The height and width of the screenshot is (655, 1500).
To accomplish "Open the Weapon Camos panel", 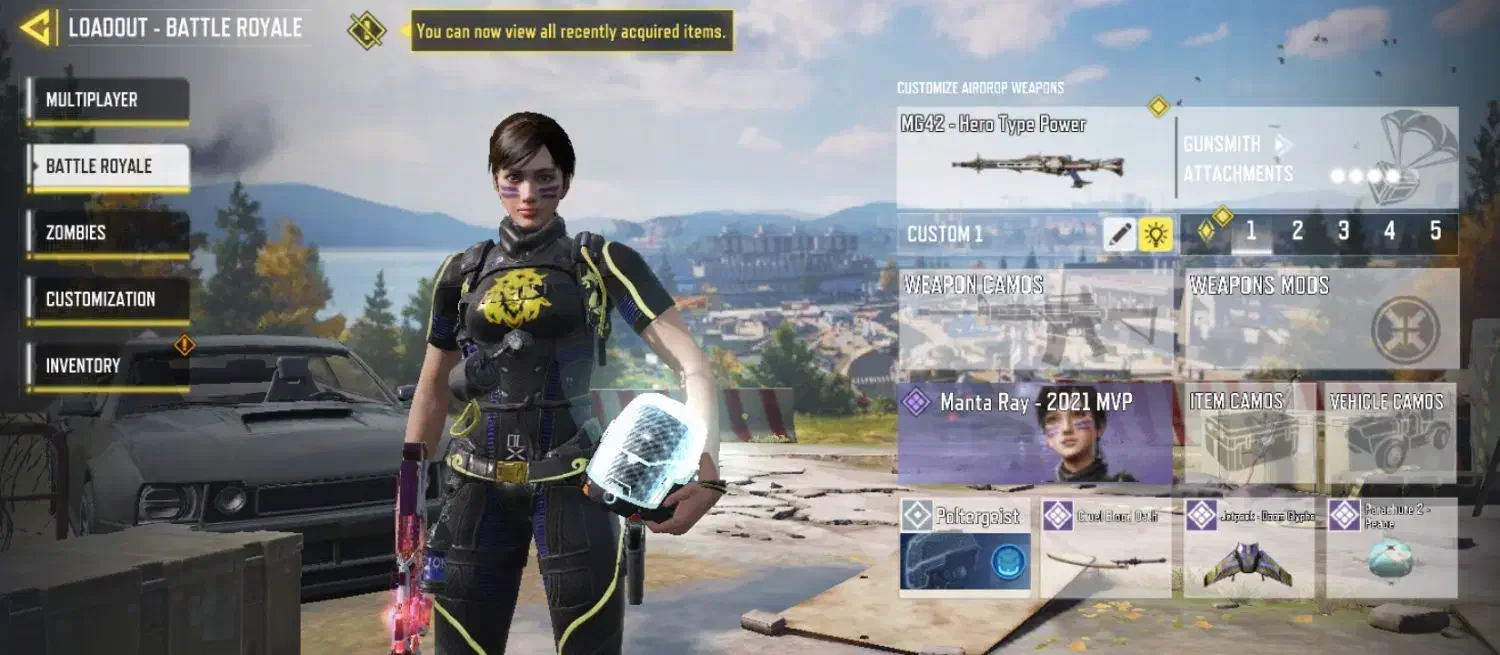I will click(1036, 319).
